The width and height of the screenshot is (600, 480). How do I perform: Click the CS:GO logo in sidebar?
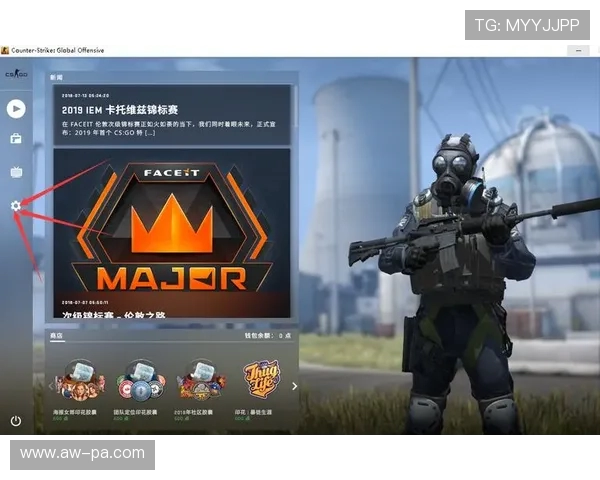(x=16, y=74)
